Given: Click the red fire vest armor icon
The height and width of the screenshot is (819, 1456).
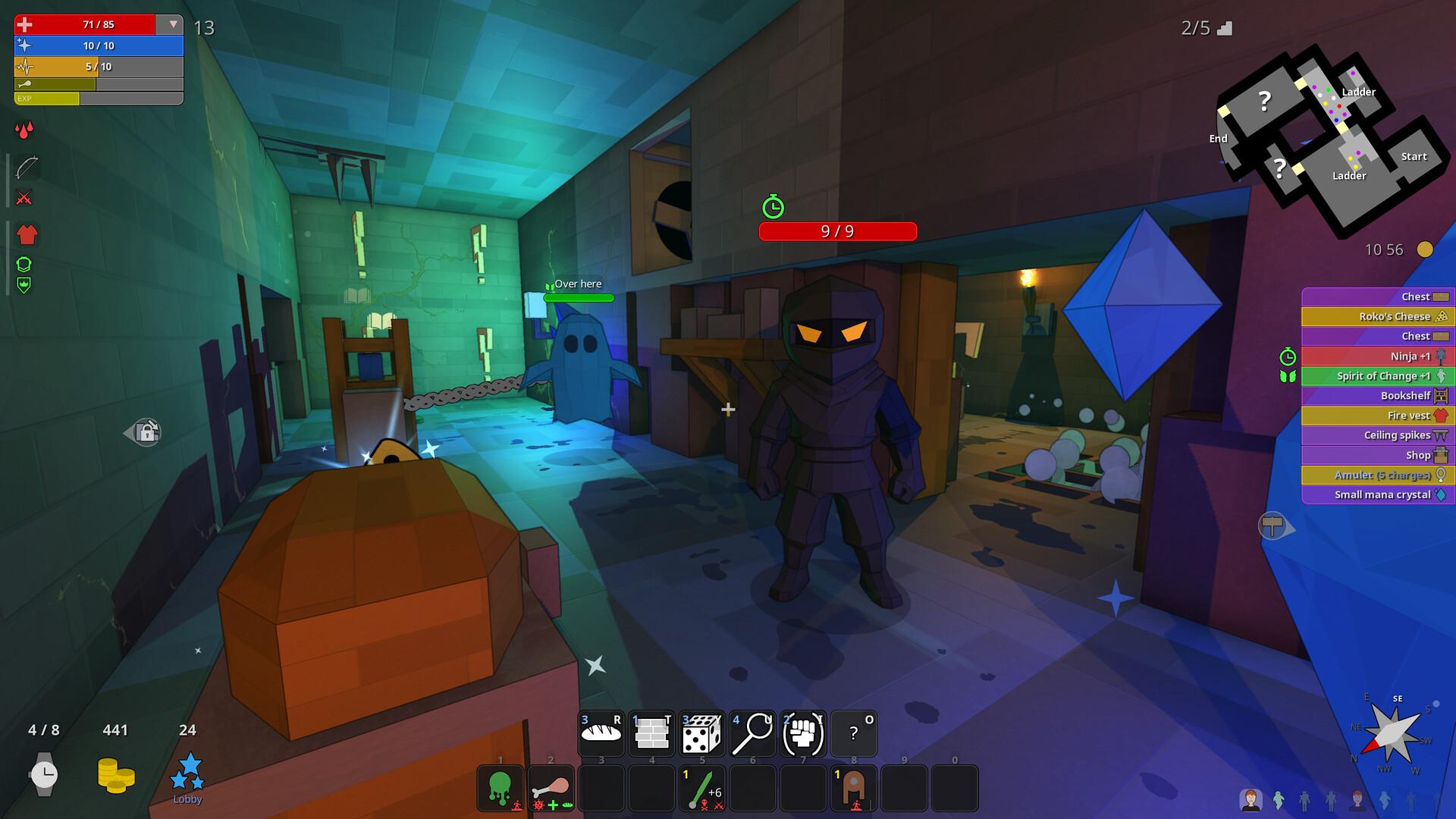Looking at the screenshot, I should 27,234.
